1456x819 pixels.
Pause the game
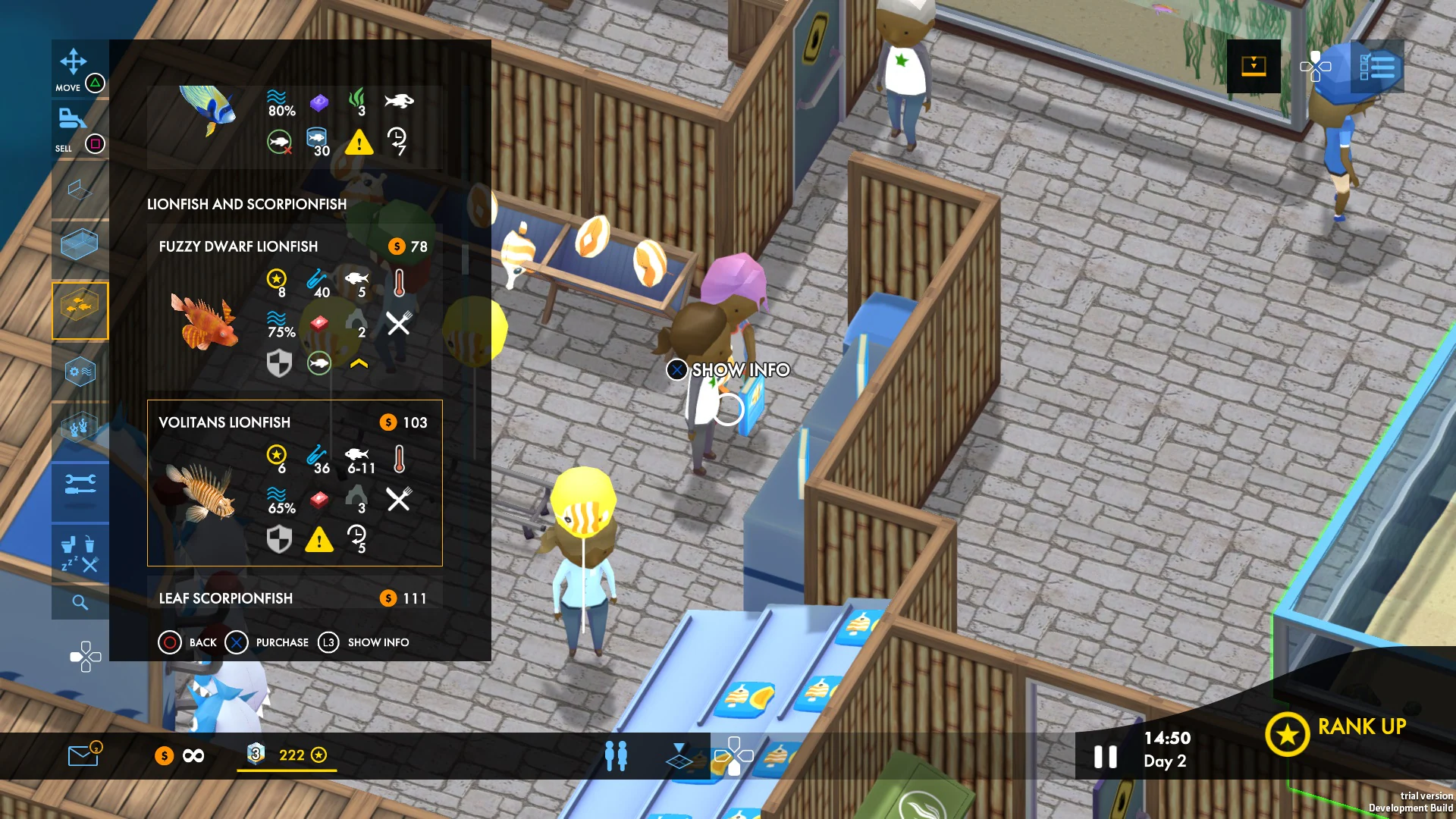[1106, 755]
